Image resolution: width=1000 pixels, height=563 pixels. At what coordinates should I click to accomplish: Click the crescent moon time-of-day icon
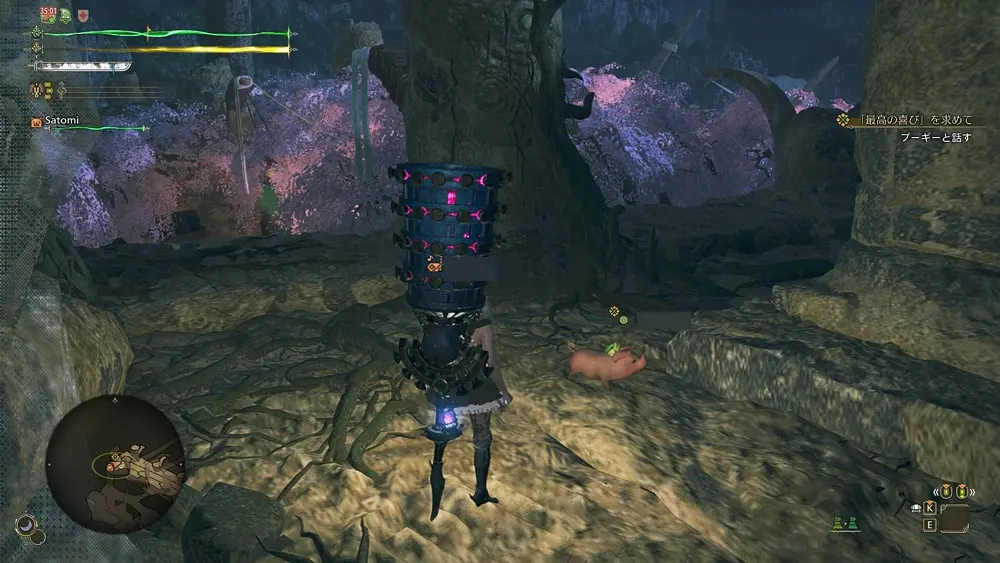(25, 523)
